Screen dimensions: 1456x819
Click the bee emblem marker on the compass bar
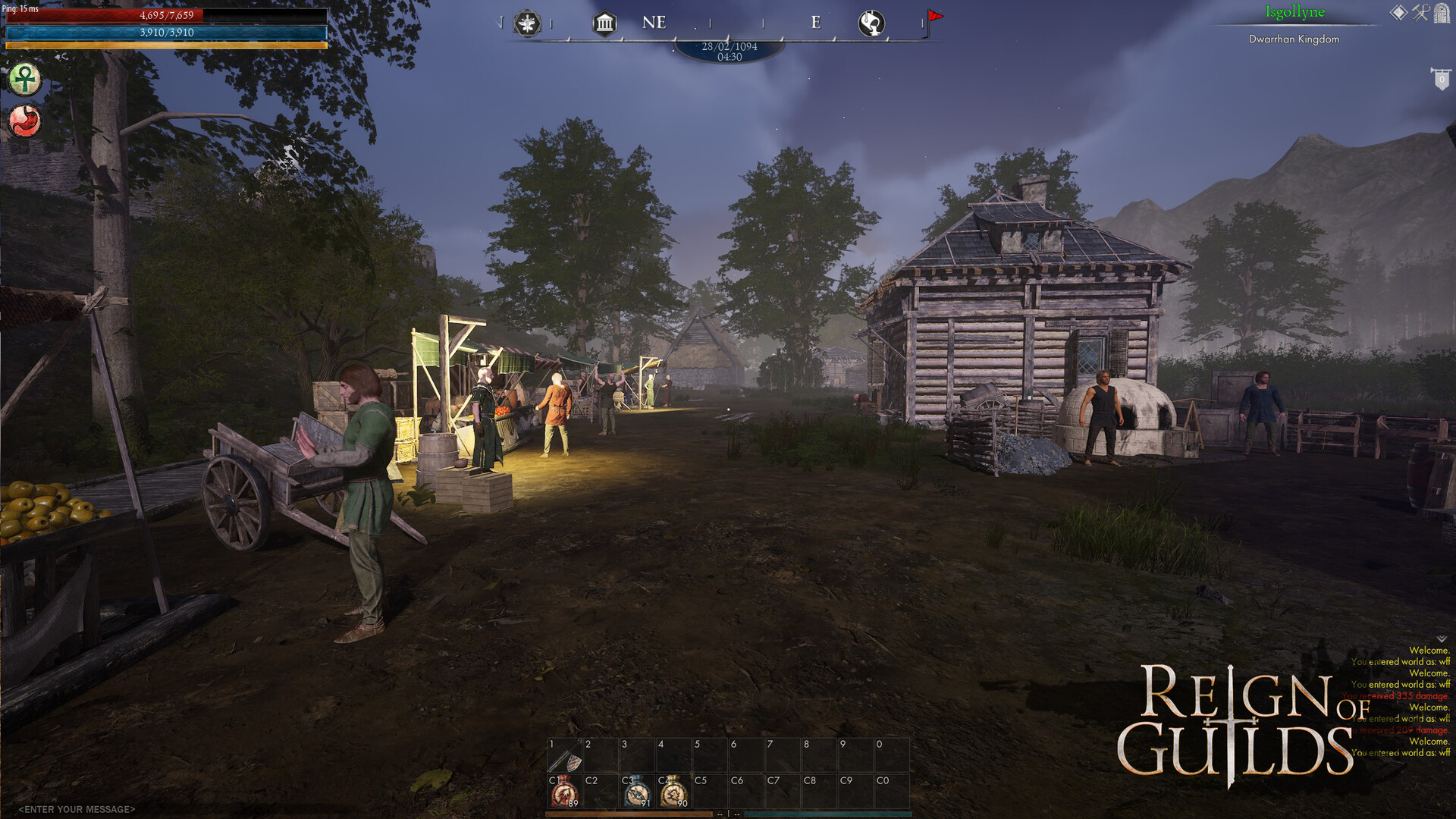(527, 23)
